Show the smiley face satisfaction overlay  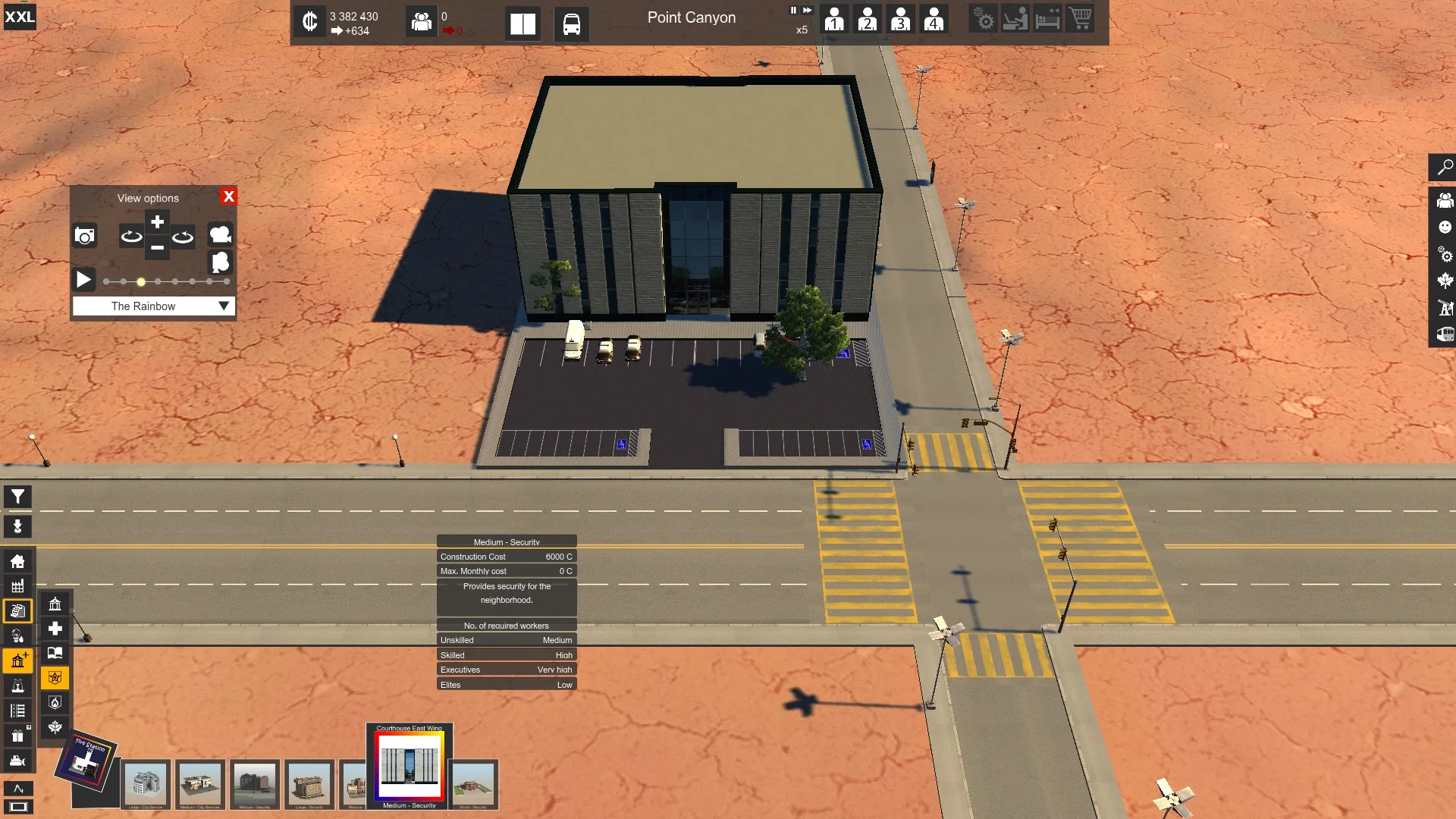[1445, 227]
